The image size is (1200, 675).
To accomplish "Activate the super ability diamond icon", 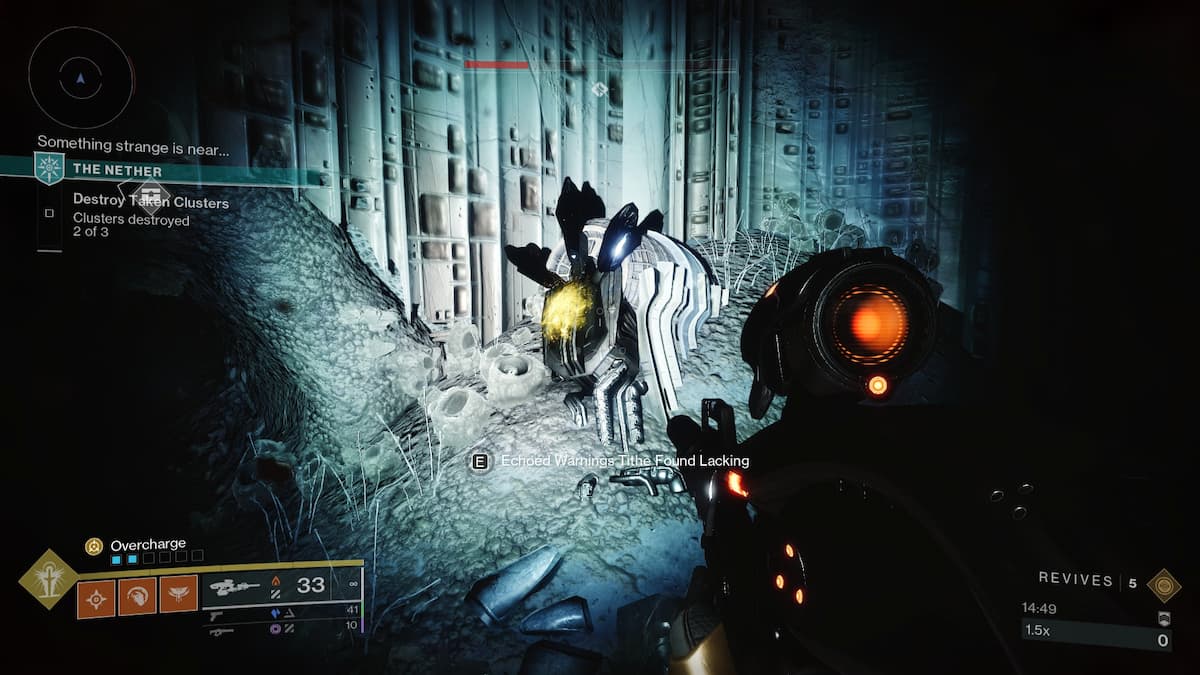I will (49, 579).
